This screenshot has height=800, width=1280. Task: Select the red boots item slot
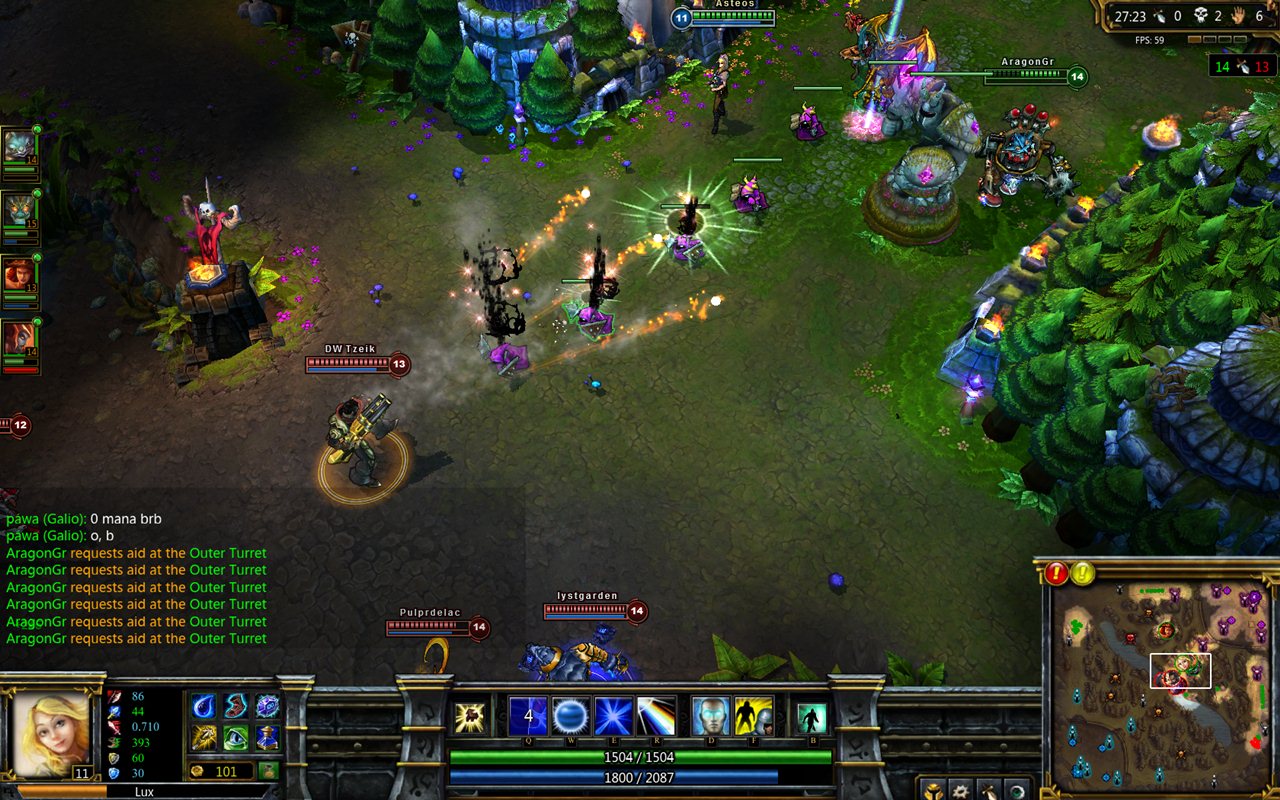235,706
